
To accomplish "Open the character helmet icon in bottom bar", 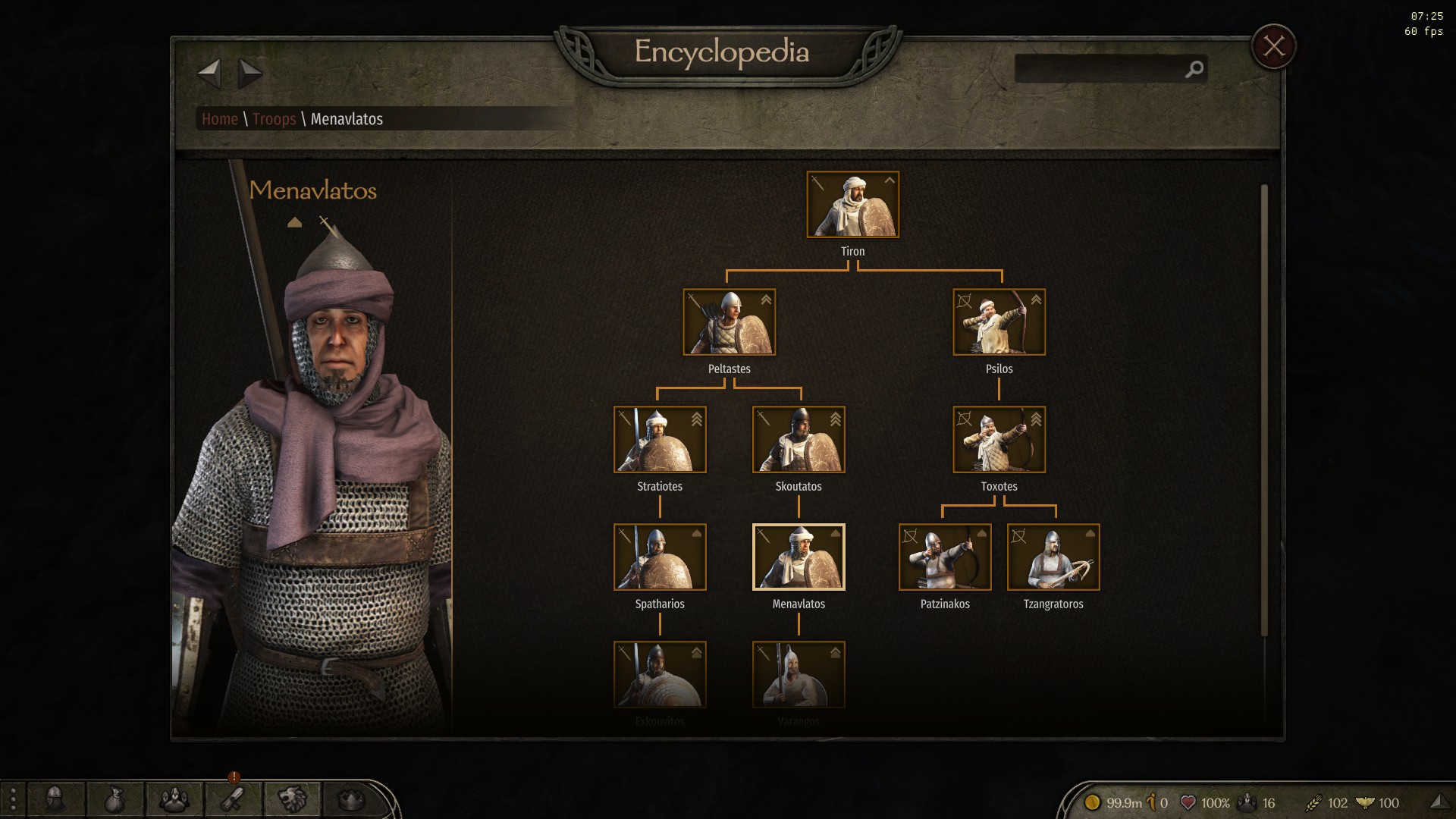I will [55, 799].
